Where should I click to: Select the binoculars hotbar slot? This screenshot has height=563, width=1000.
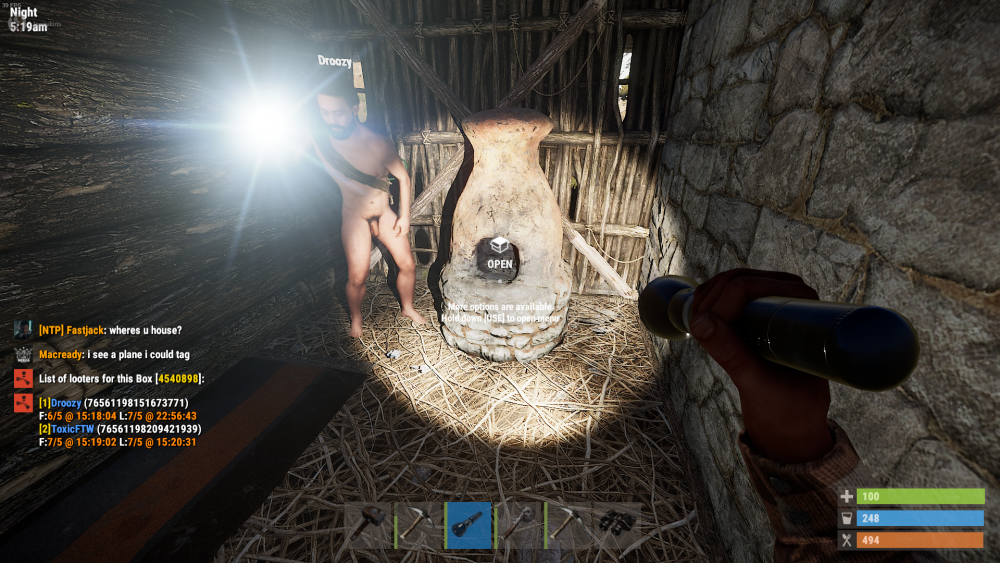coord(617,525)
